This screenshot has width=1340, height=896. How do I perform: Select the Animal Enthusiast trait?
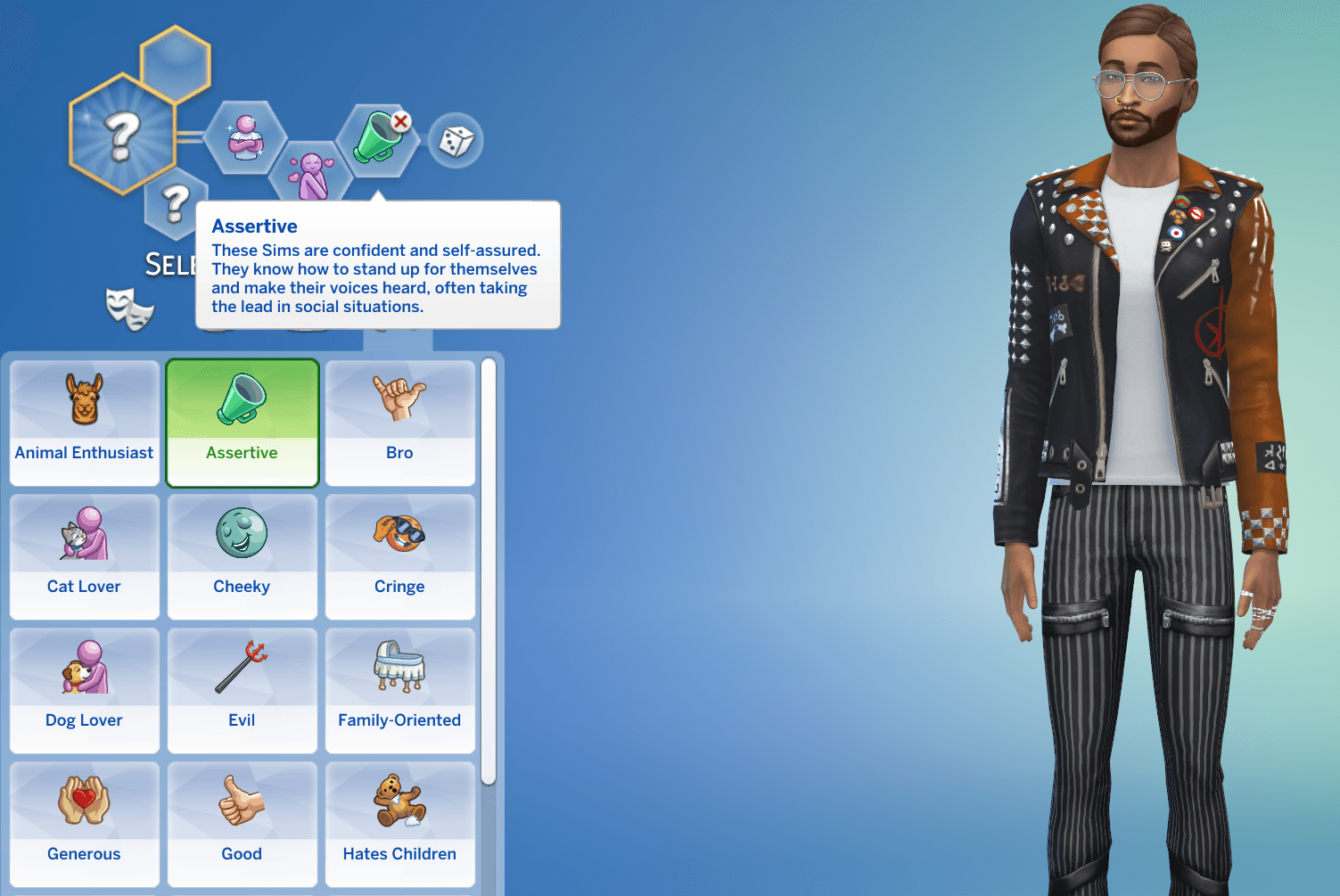(84, 423)
